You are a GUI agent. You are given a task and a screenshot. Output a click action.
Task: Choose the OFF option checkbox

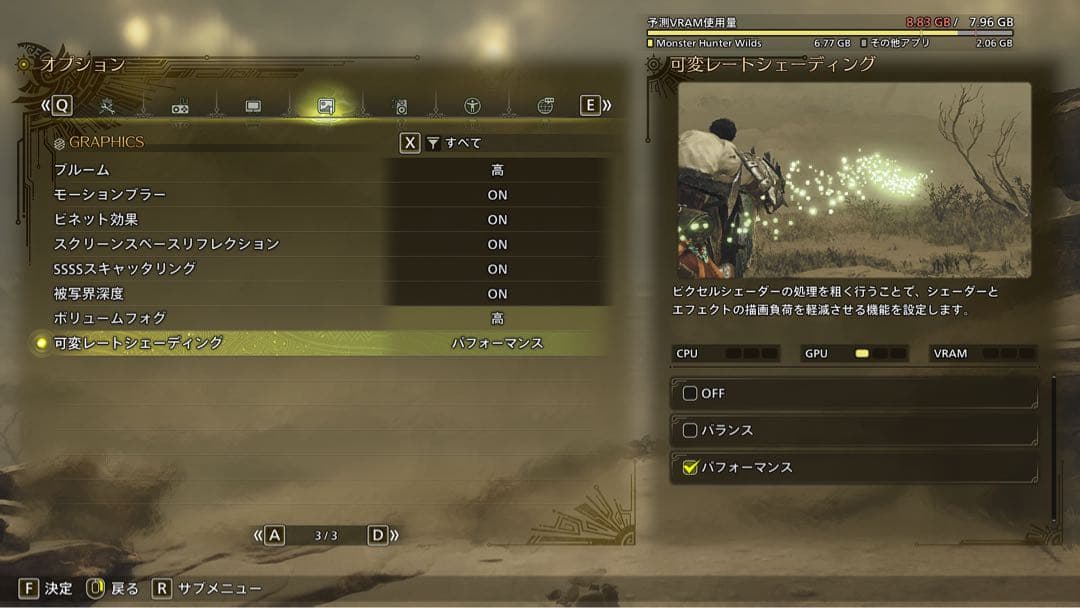[690, 393]
